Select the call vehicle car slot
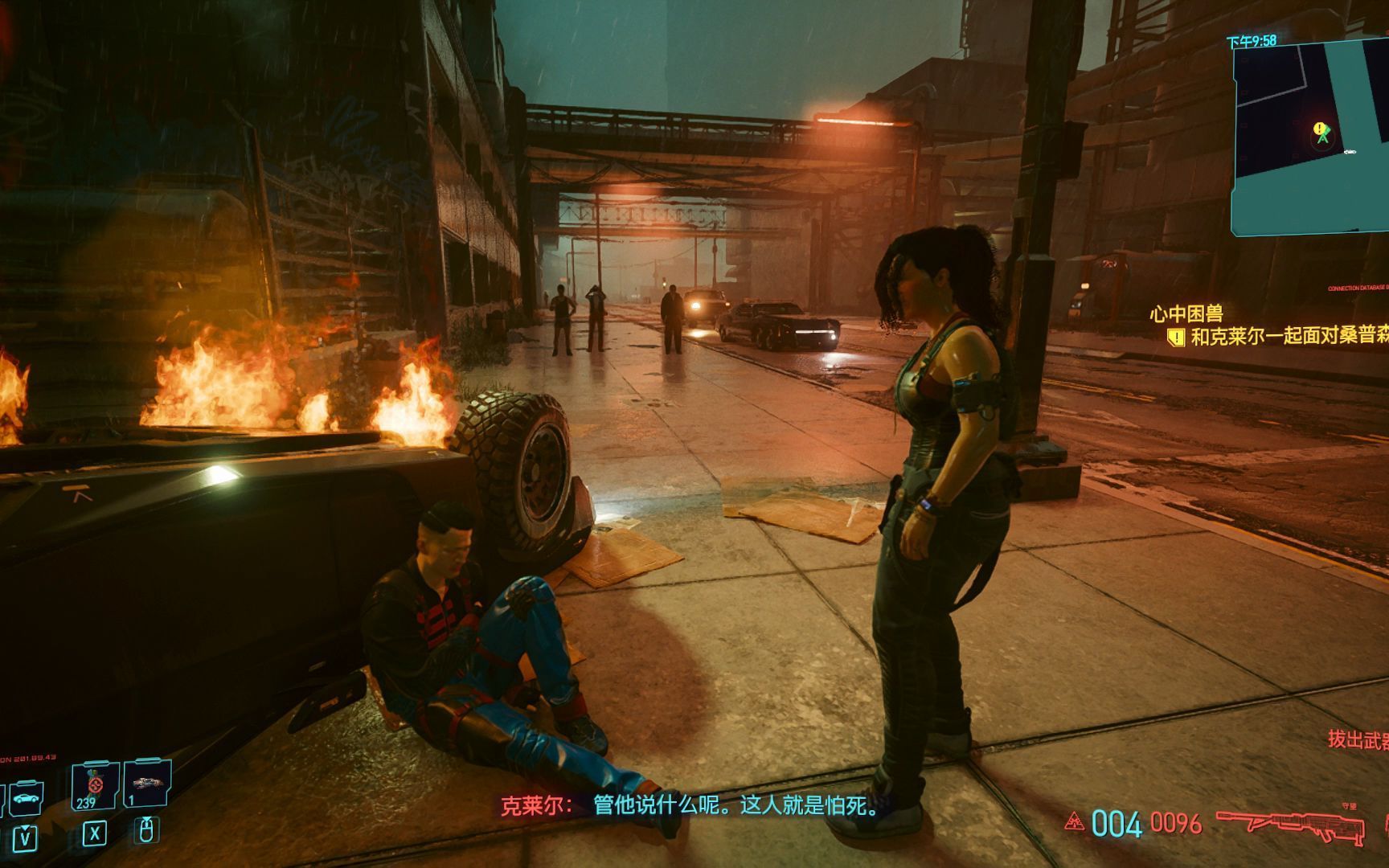 click(x=26, y=798)
